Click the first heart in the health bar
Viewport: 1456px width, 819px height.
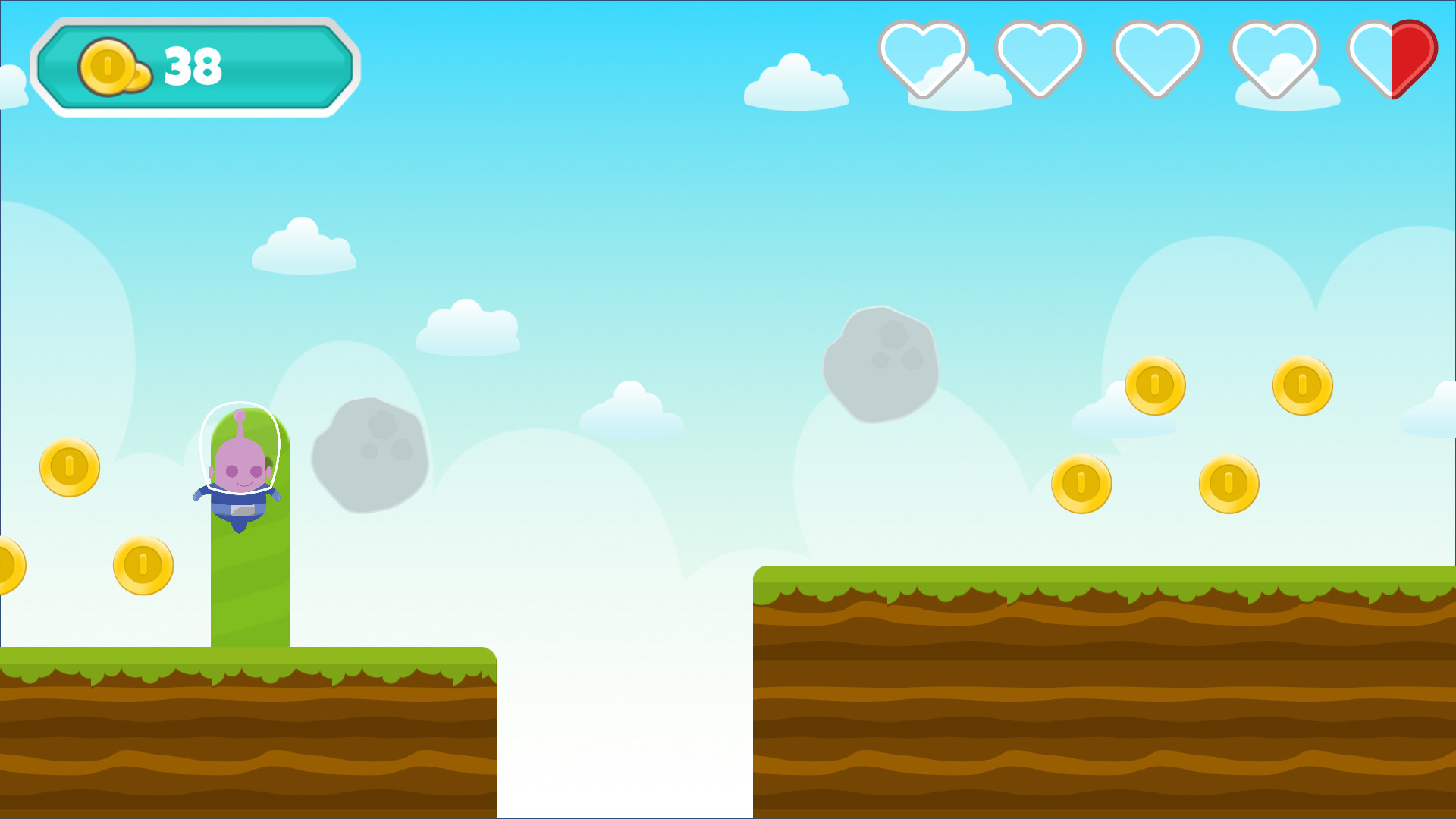tap(924, 57)
